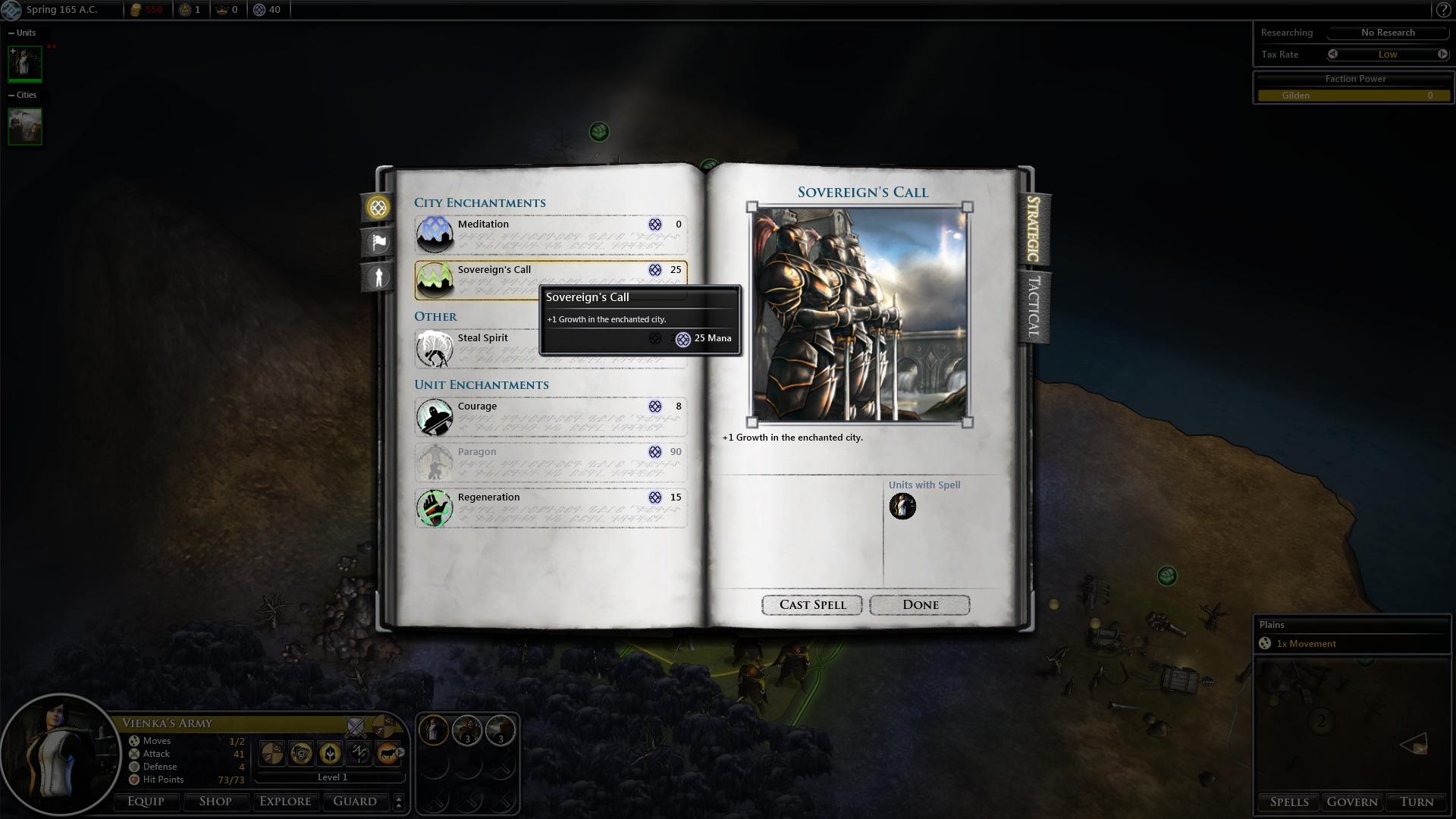The width and height of the screenshot is (1456, 819).
Task: Open the Shop for Vienka
Action: pos(215,802)
